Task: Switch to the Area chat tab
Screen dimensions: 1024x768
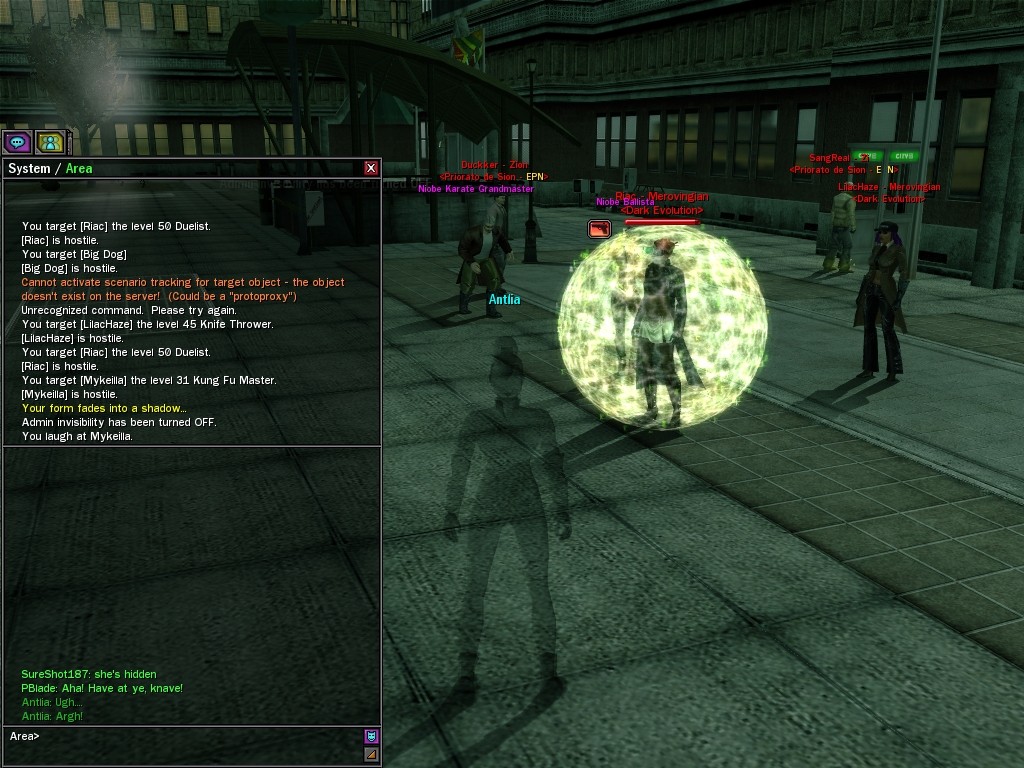Action: point(79,169)
